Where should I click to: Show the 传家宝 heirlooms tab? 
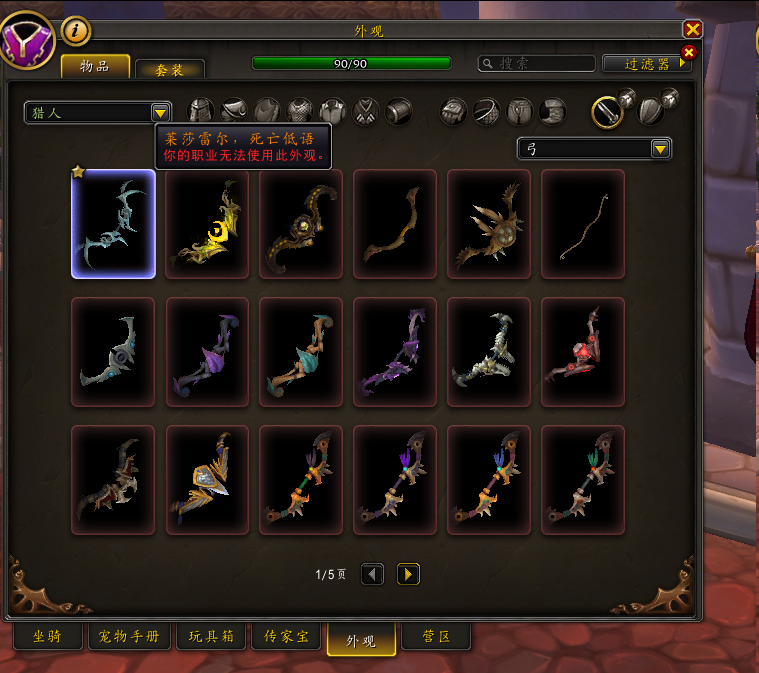[x=286, y=637]
